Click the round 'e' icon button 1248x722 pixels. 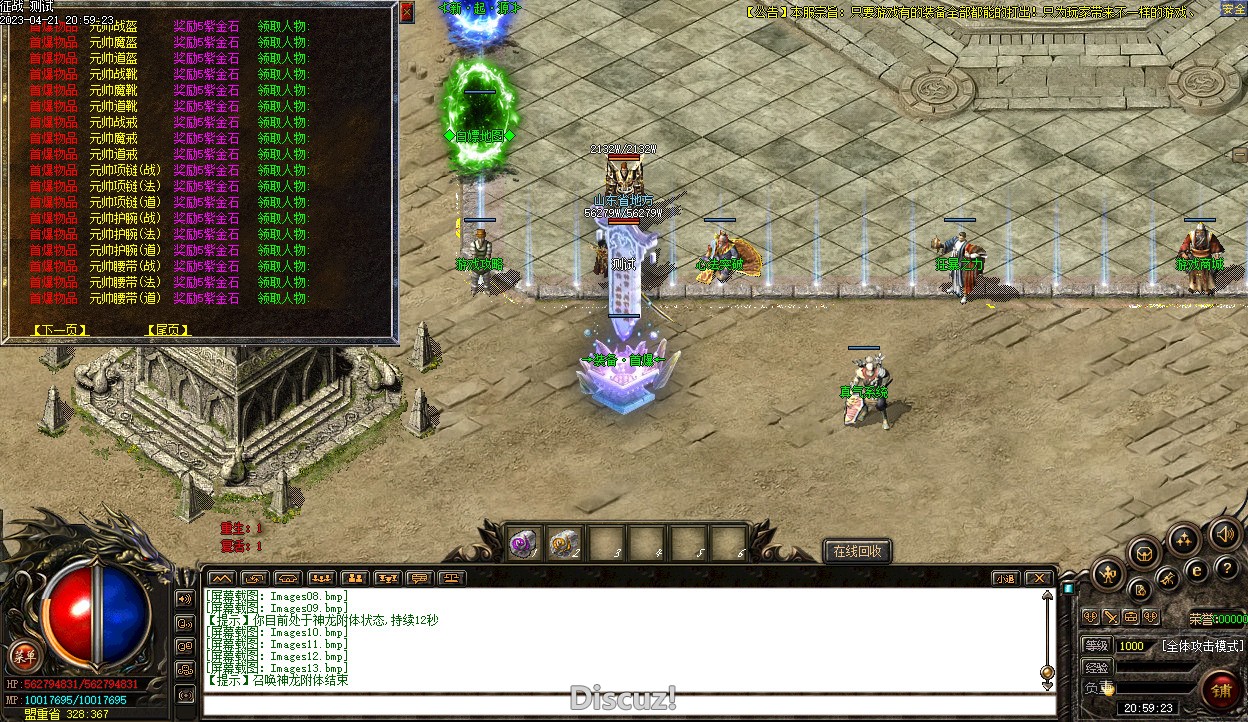point(1196,571)
